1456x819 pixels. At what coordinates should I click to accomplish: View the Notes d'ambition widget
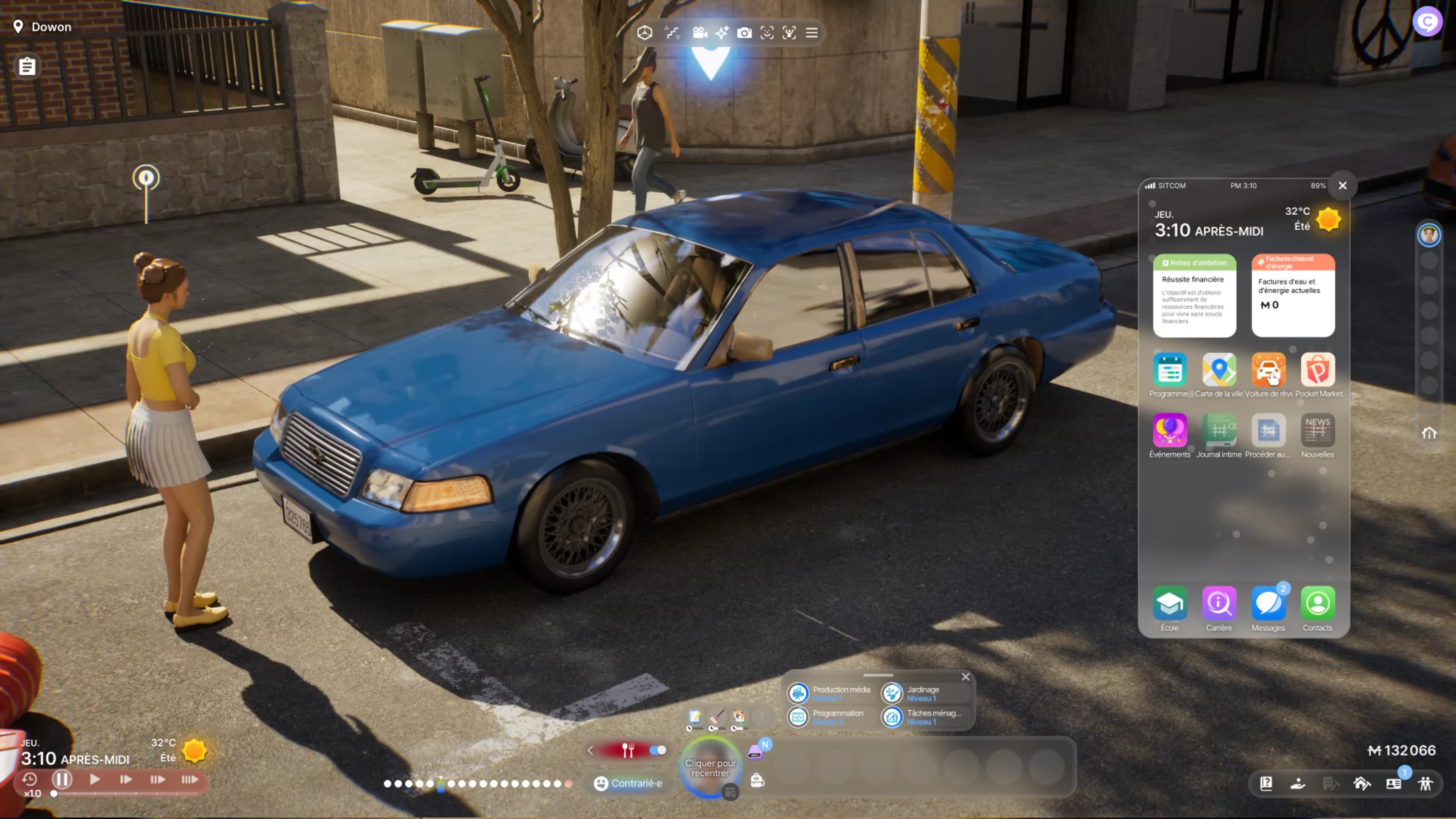[1194, 295]
